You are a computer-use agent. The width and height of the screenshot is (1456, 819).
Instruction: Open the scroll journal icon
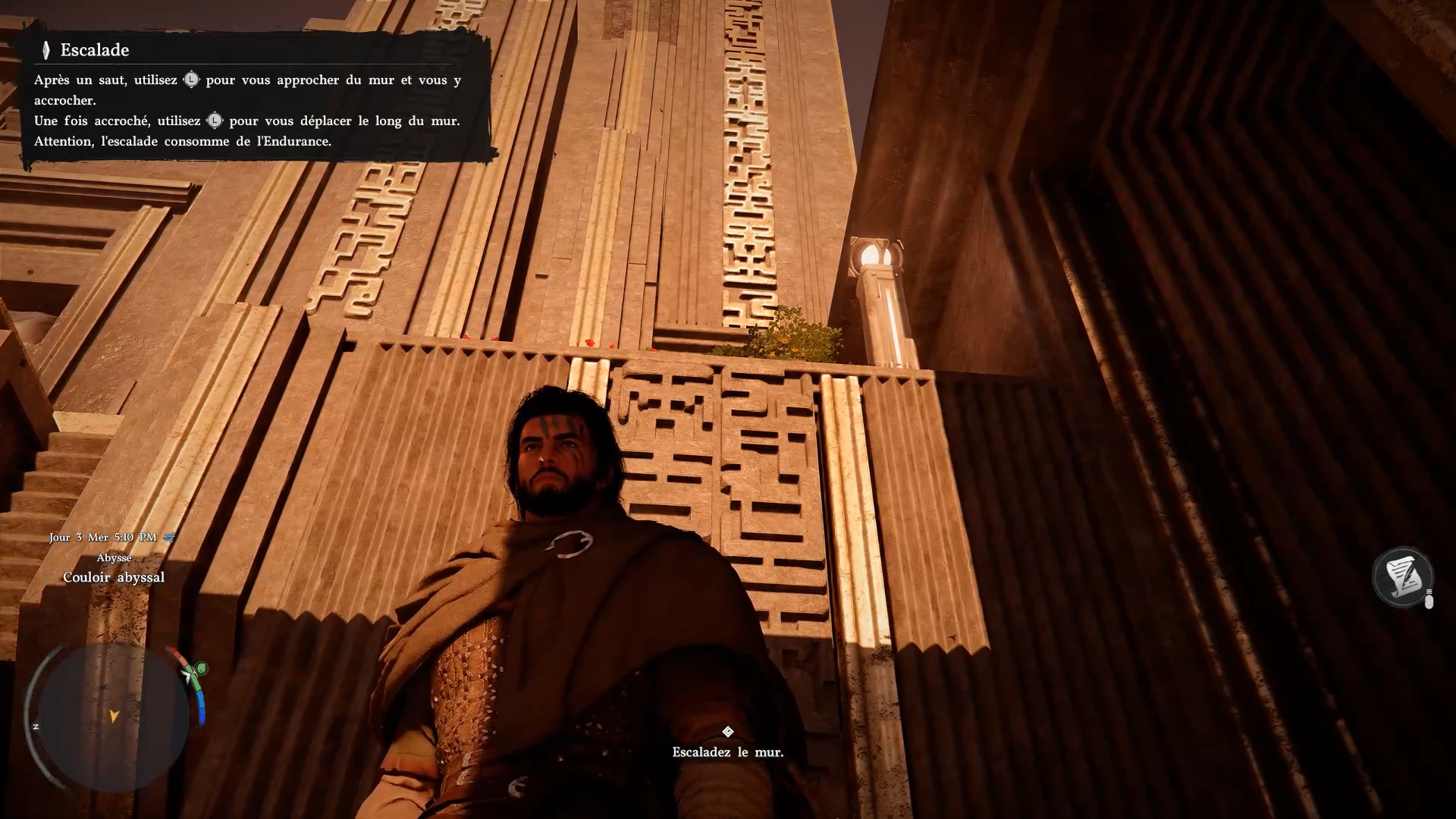1402,578
